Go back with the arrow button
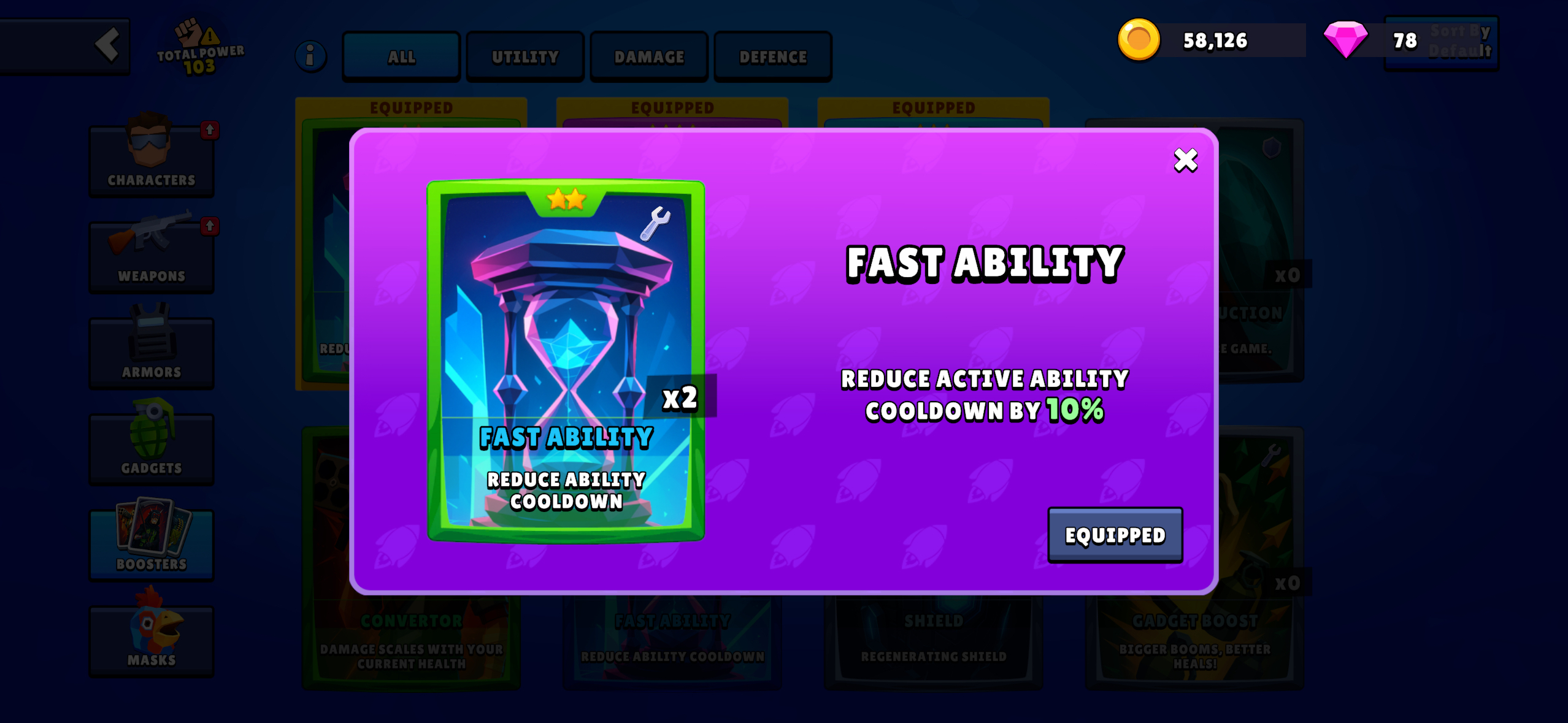Image resolution: width=1568 pixels, height=723 pixels. pyautogui.click(x=107, y=45)
